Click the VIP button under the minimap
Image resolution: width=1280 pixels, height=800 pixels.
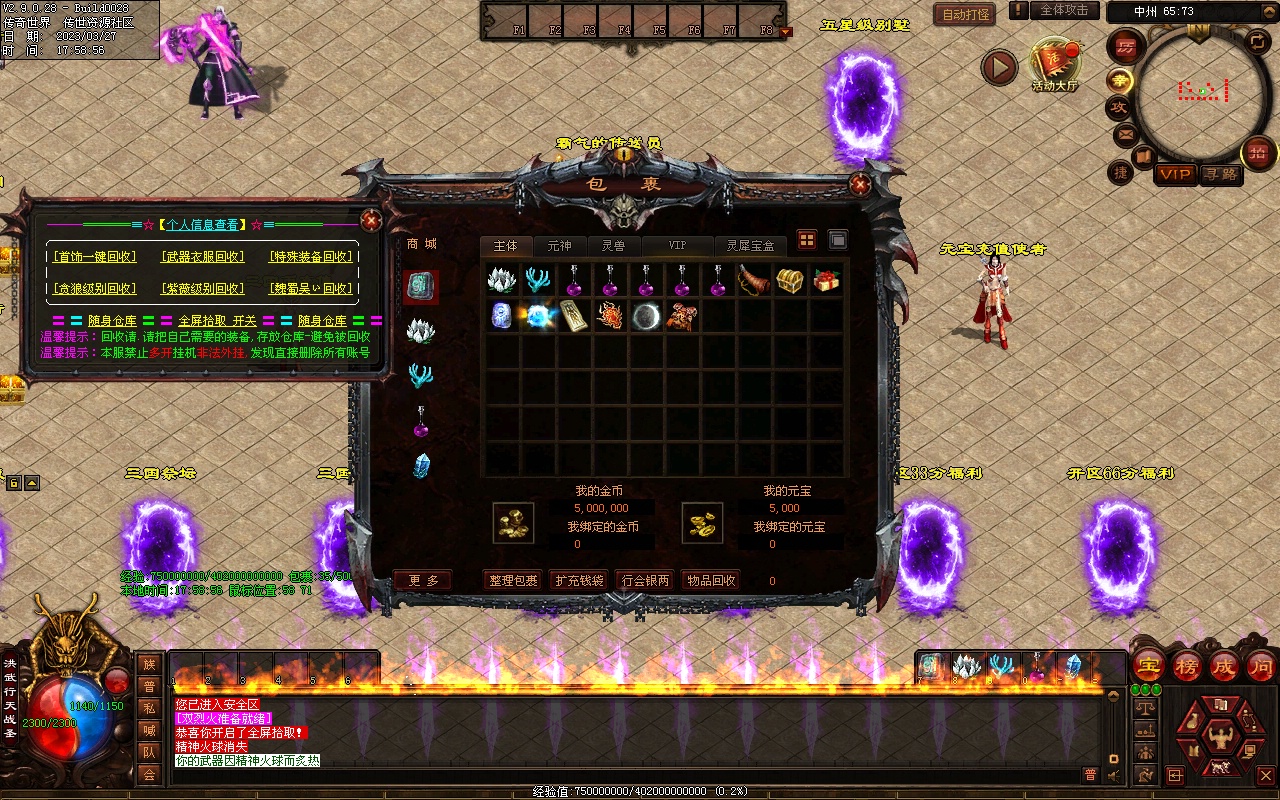coord(1175,174)
